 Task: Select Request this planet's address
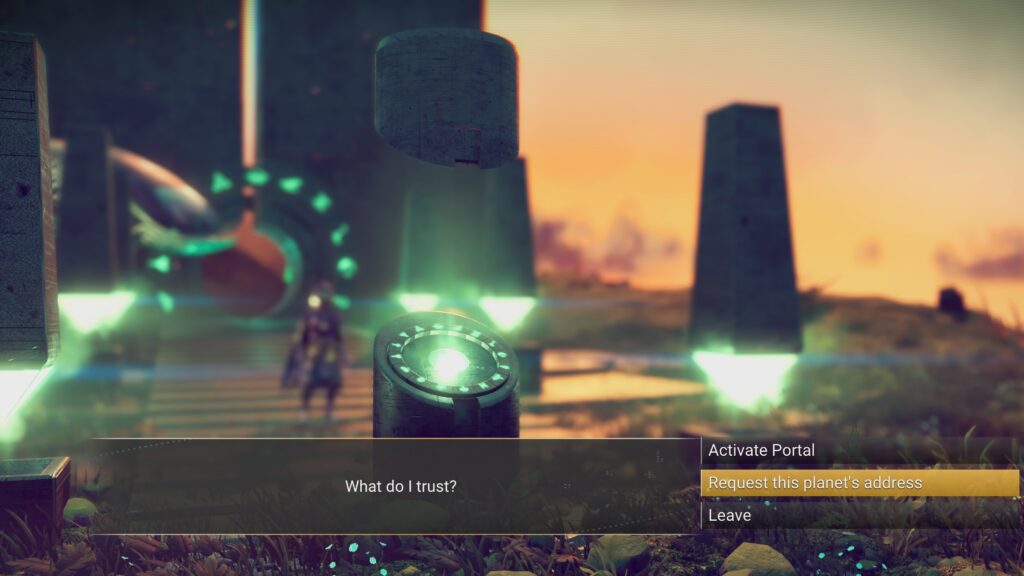click(815, 483)
